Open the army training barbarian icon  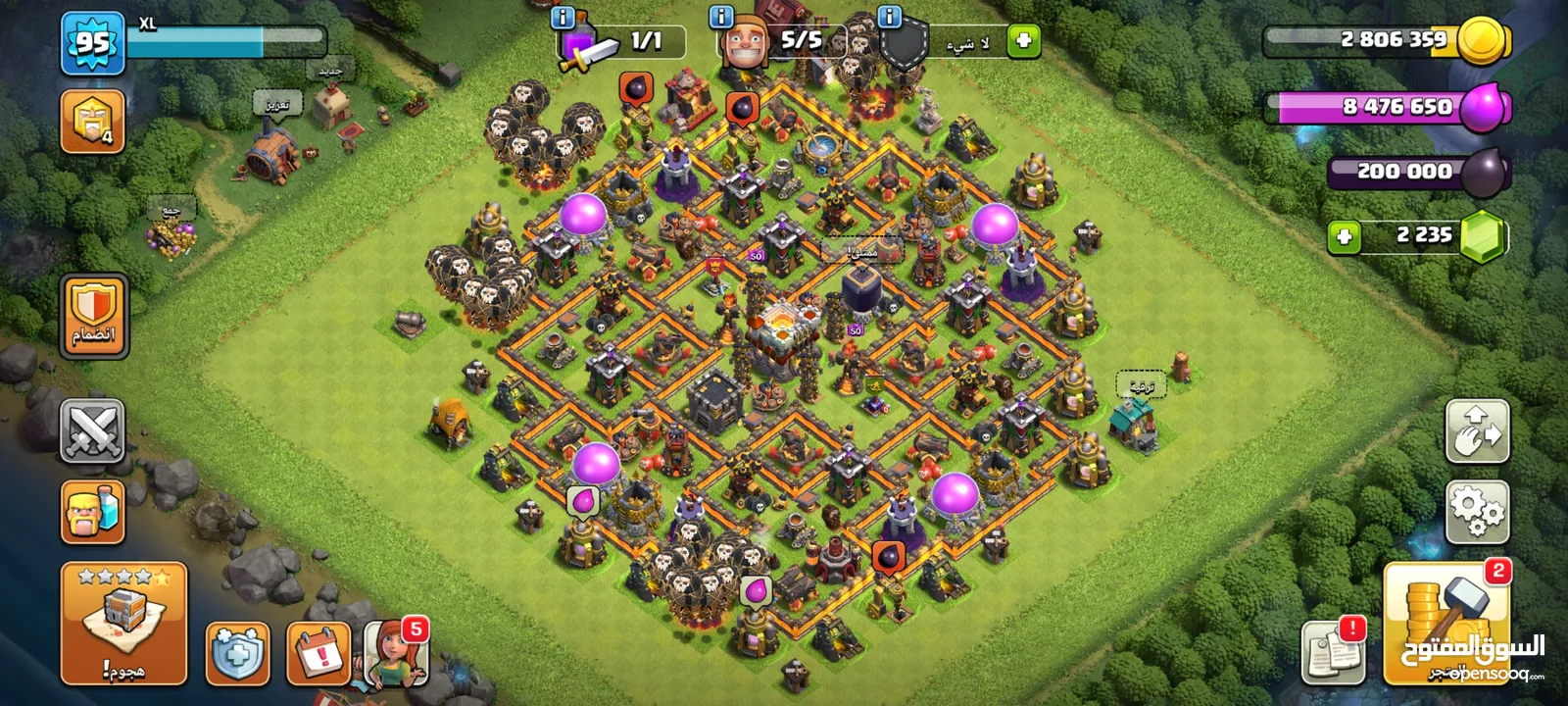tap(93, 511)
